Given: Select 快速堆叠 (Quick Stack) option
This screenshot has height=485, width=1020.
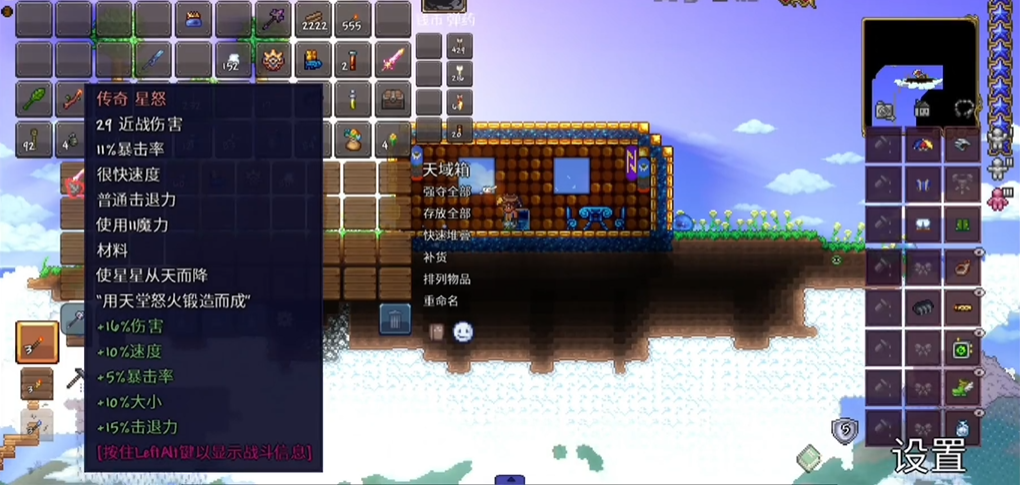Looking at the screenshot, I should [x=445, y=235].
